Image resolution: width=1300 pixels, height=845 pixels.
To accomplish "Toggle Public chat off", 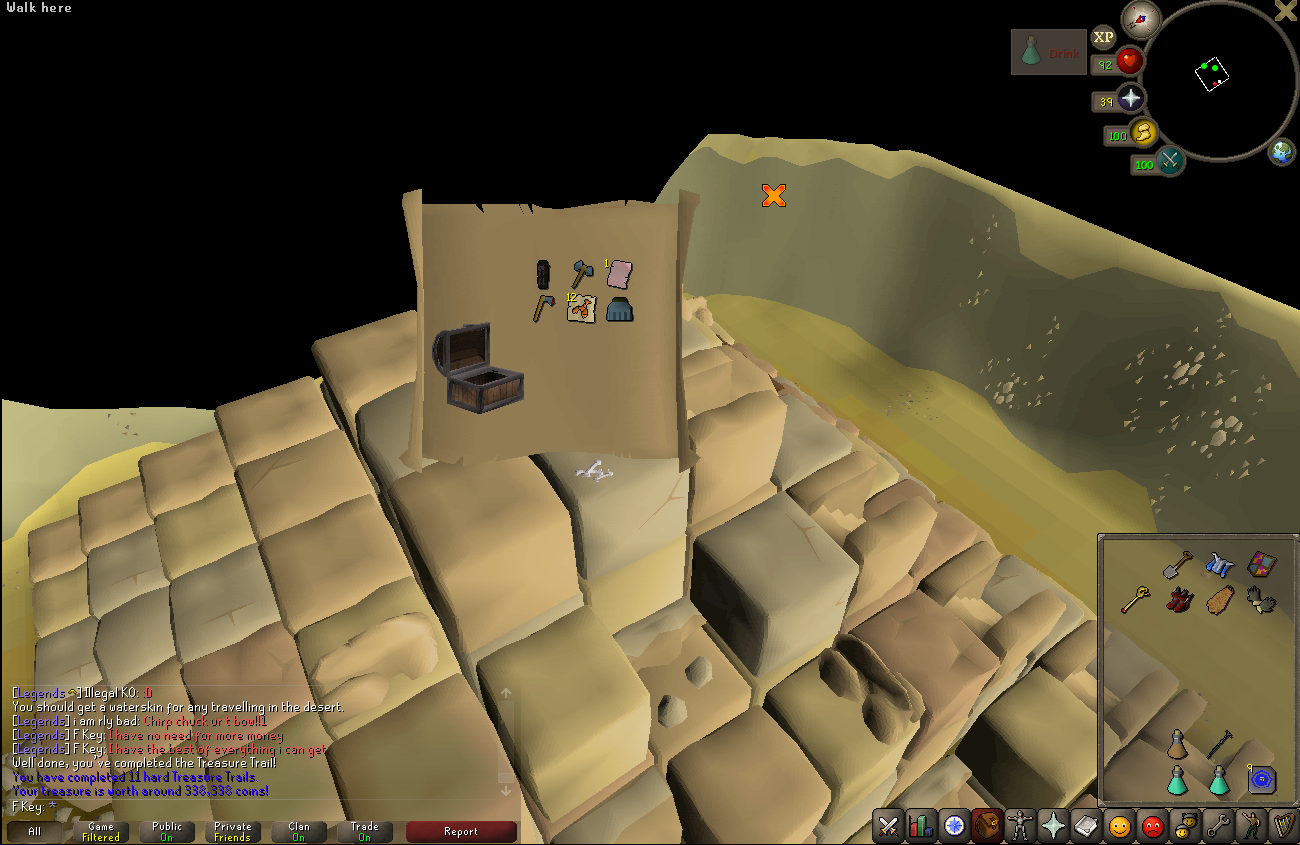I will (x=166, y=830).
